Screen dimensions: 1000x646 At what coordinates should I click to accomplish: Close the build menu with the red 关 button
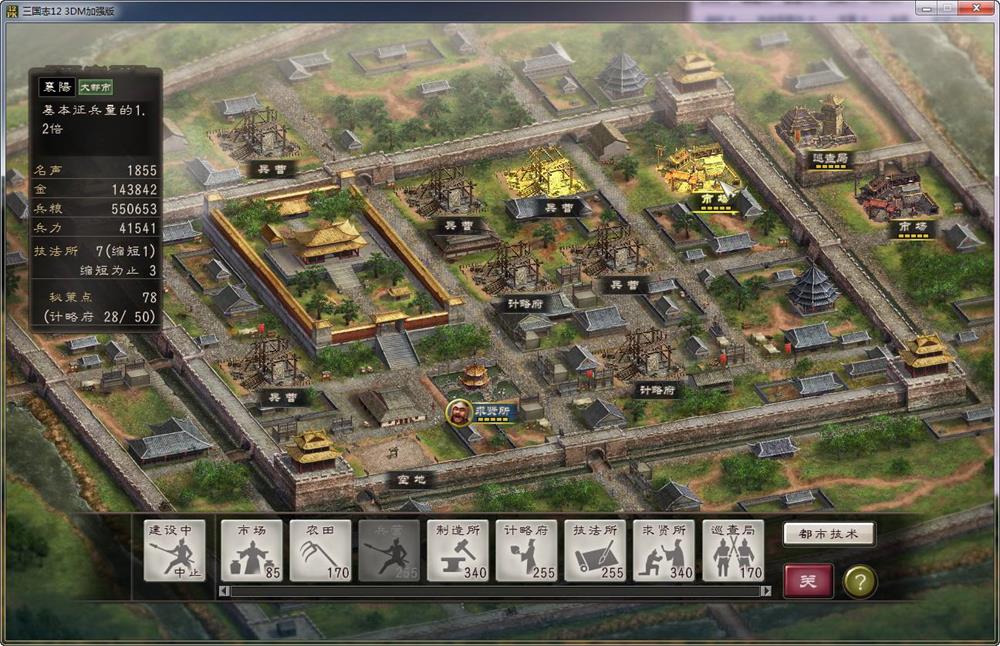pyautogui.click(x=808, y=581)
